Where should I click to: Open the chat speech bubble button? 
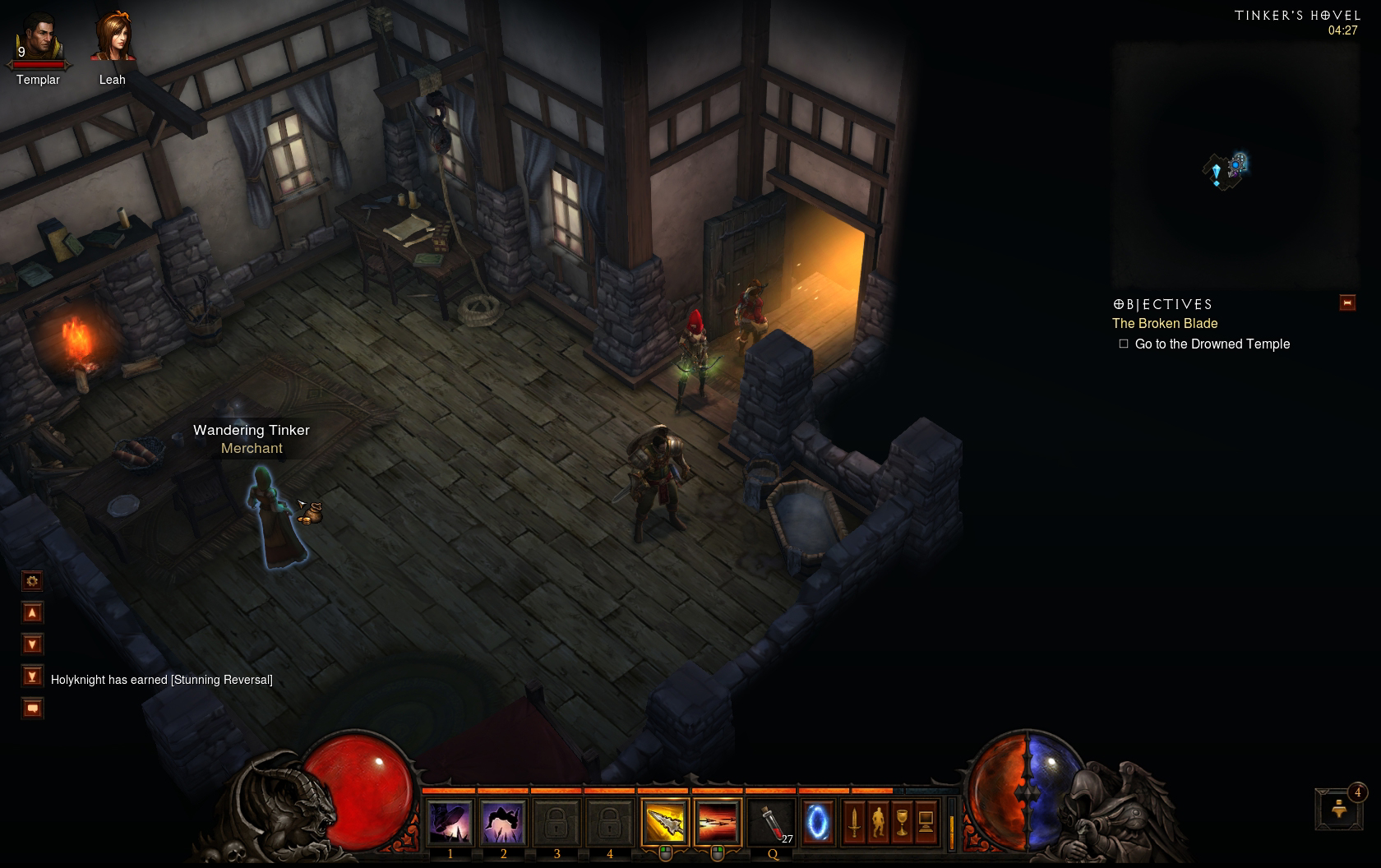[32, 708]
